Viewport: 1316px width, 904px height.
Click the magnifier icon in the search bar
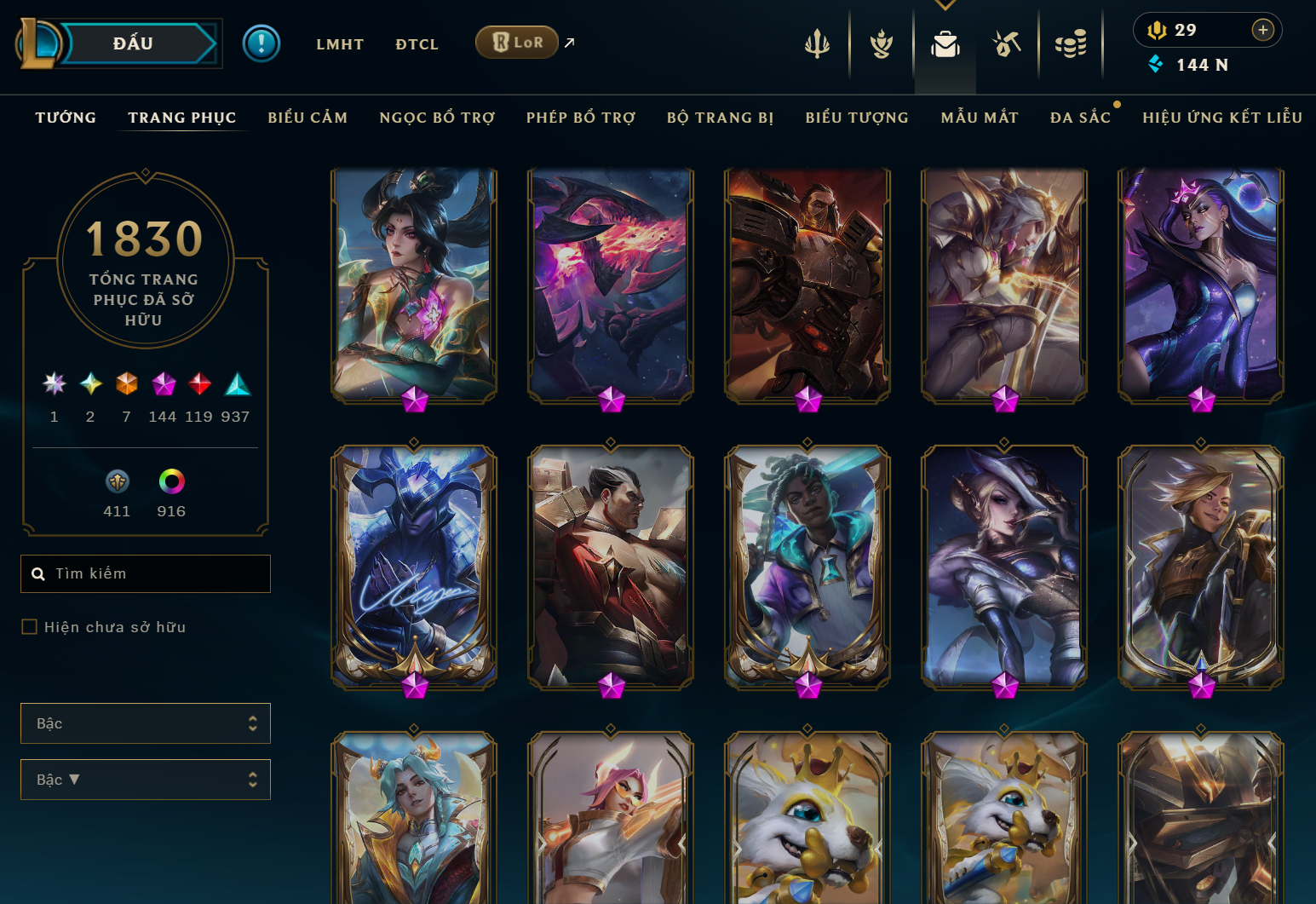[x=39, y=573]
